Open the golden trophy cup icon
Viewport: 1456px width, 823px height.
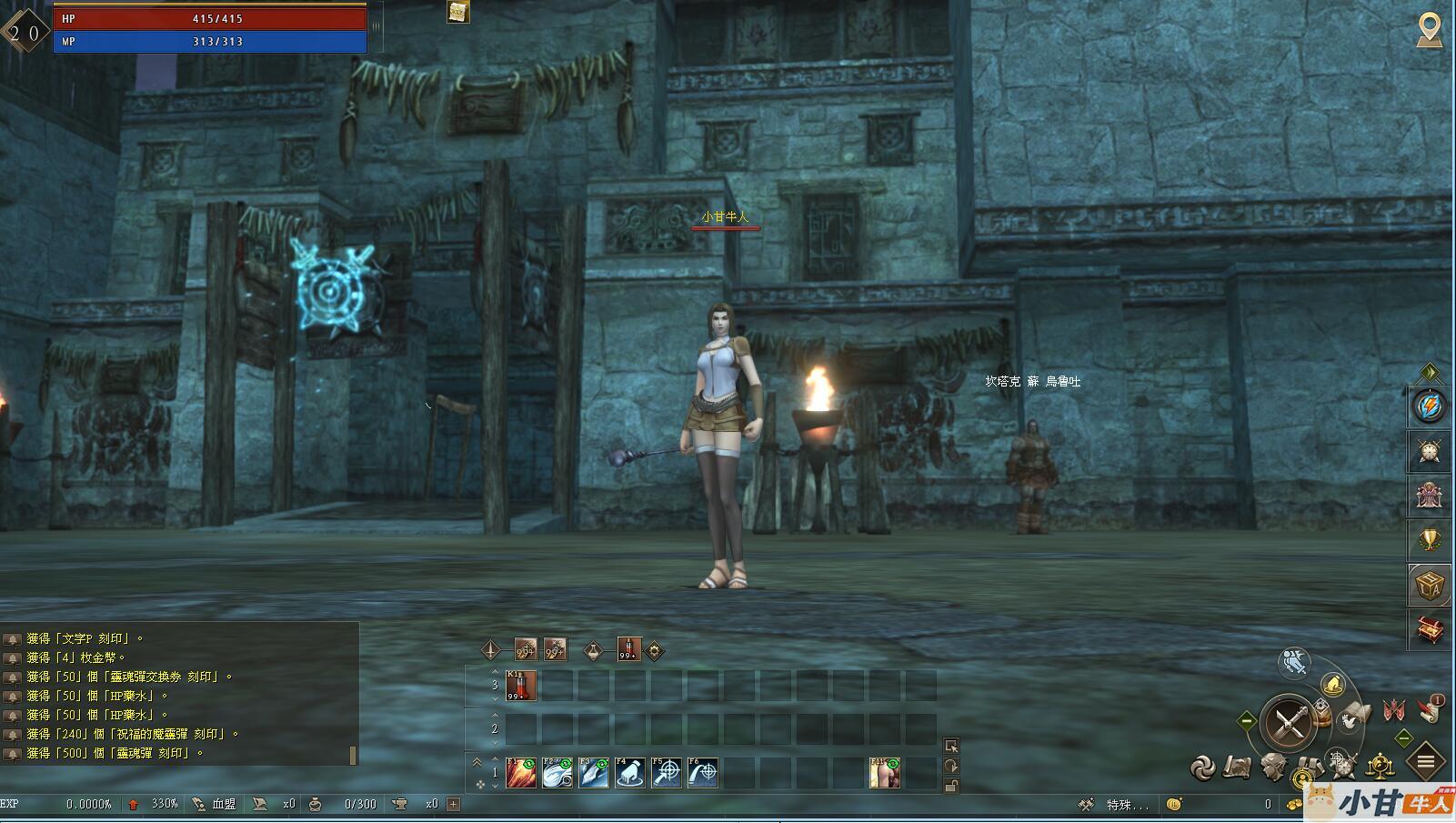[x=1429, y=540]
